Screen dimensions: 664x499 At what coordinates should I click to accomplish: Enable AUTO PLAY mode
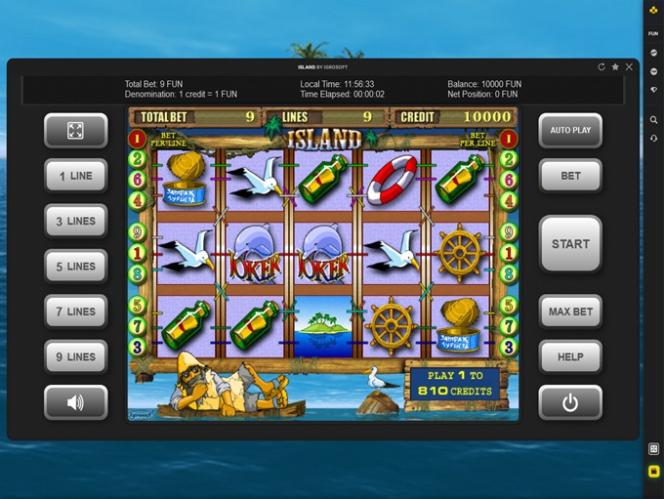pos(570,130)
